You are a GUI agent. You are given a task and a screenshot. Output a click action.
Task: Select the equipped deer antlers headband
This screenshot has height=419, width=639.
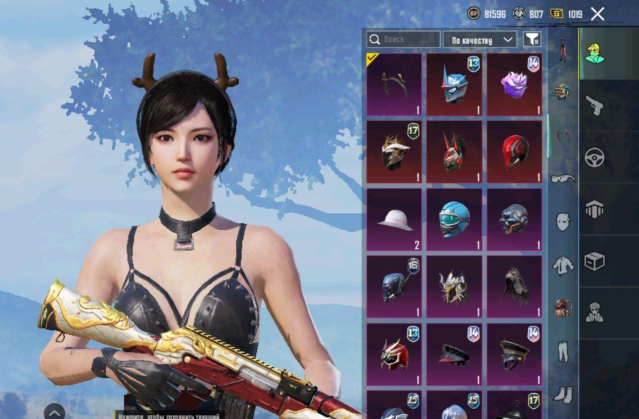click(x=393, y=83)
